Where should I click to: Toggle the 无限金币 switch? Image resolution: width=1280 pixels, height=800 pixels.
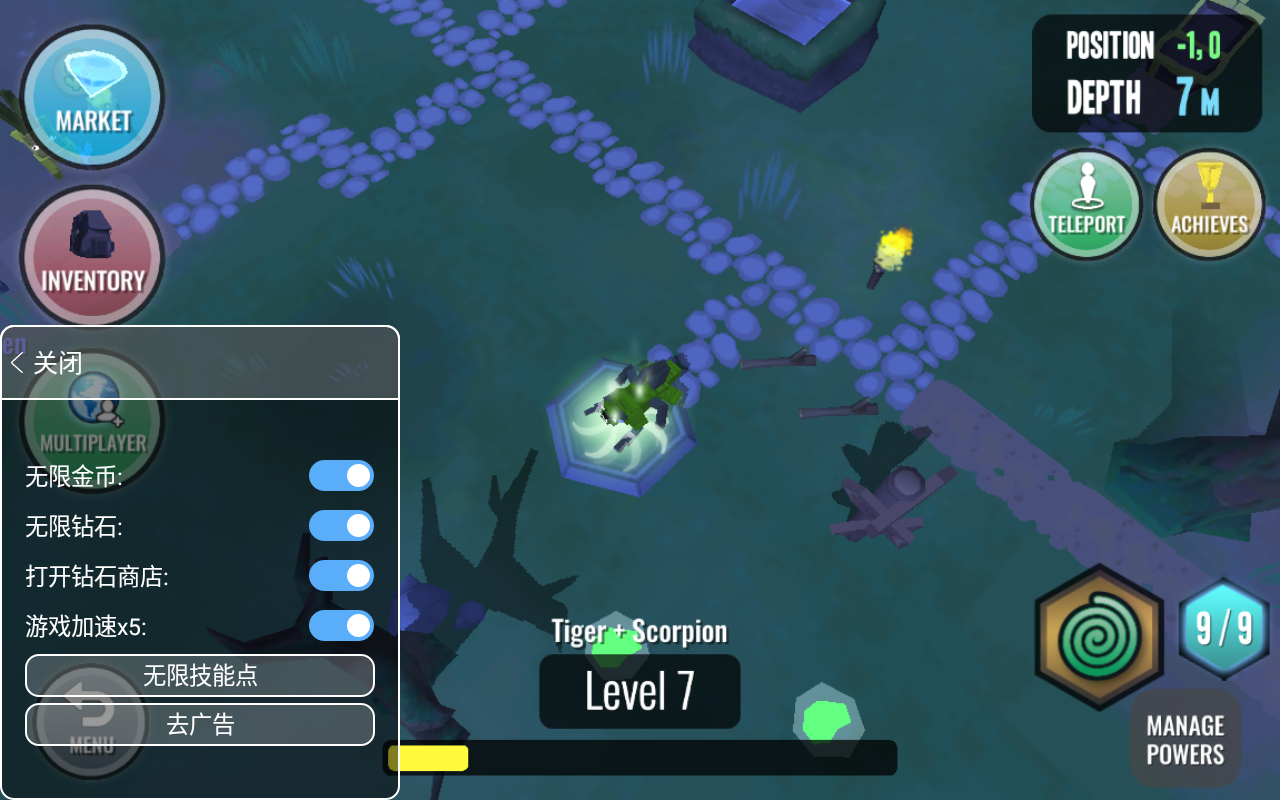[341, 476]
